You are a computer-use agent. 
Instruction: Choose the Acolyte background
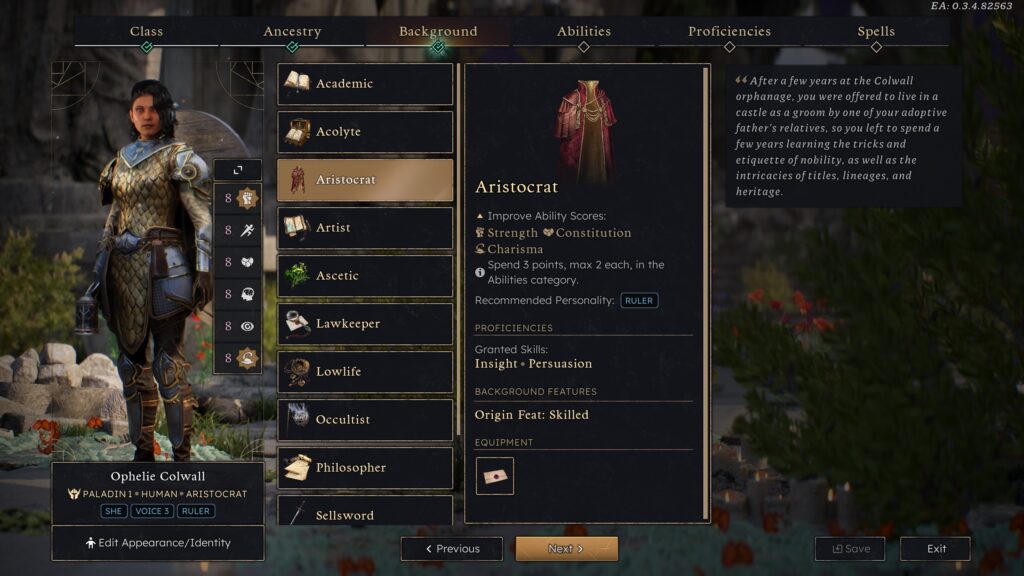pyautogui.click(x=365, y=132)
